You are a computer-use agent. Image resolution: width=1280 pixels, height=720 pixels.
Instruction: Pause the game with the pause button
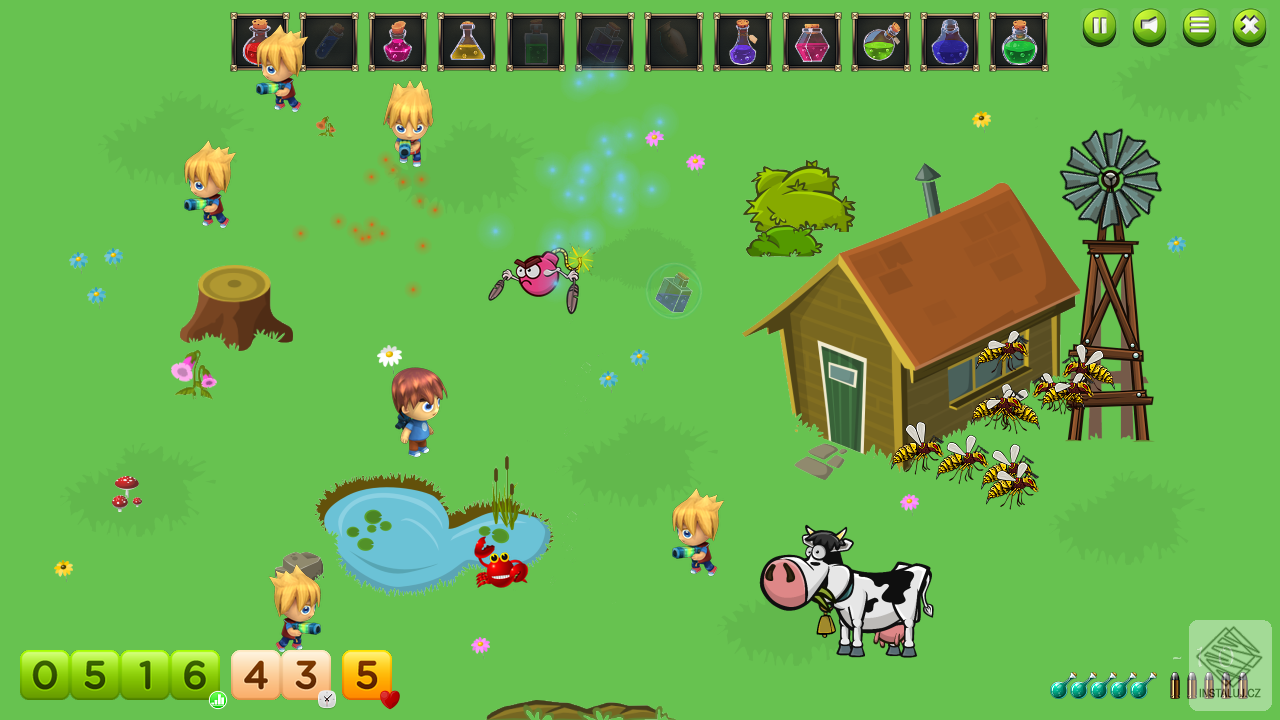(x=1099, y=26)
